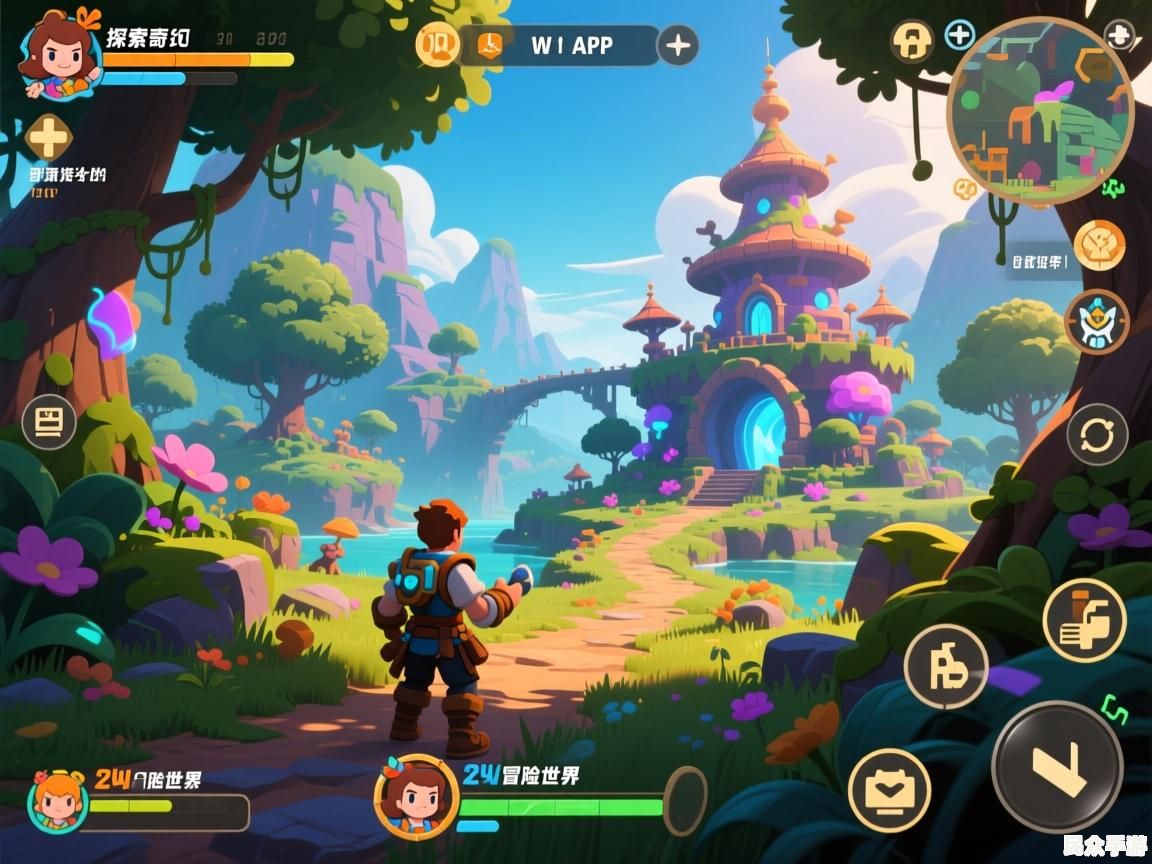The width and height of the screenshot is (1152, 864).
Task: Open the winged character badge icon
Action: (1097, 322)
